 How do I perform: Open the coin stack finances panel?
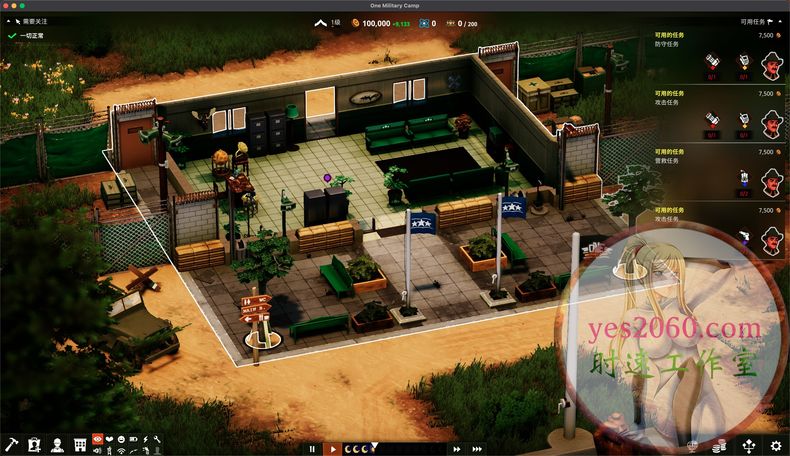click(721, 445)
